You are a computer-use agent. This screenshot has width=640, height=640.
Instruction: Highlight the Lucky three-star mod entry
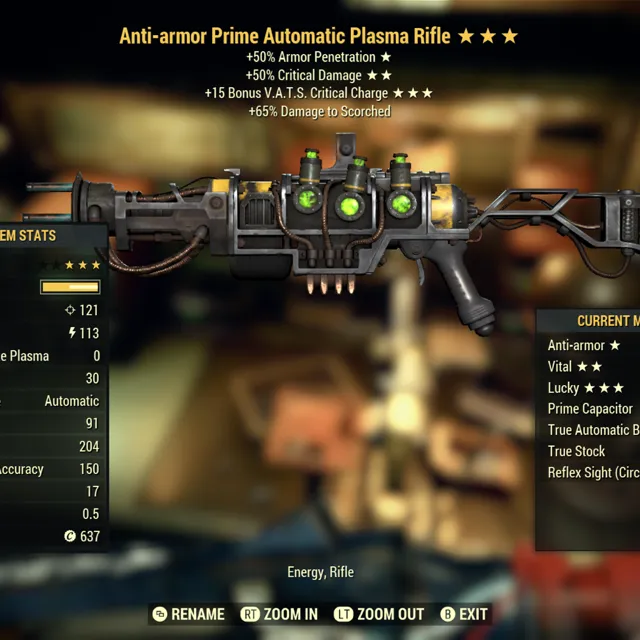coord(586,387)
